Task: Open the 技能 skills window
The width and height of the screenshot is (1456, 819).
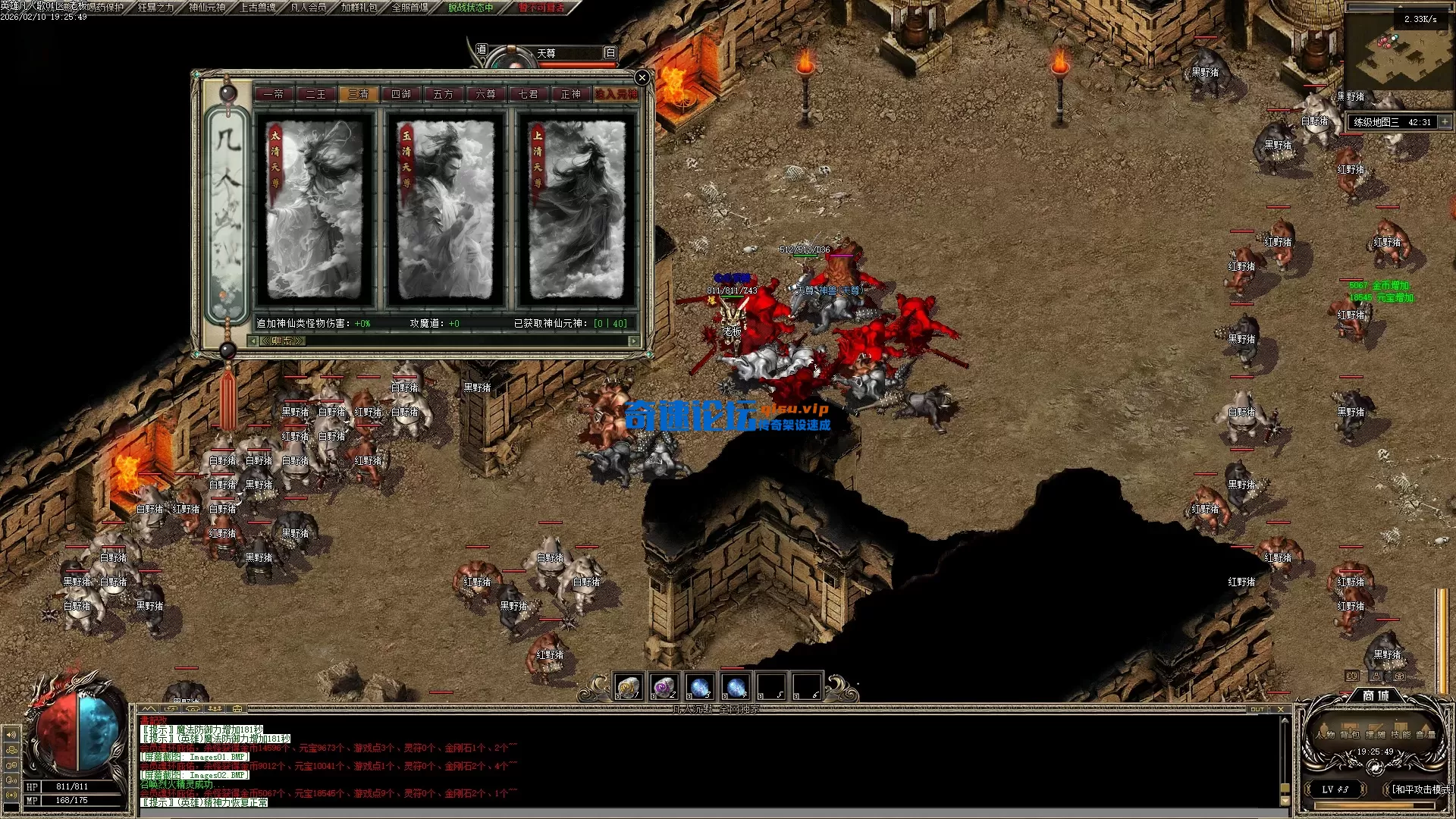Action: pyautogui.click(x=1401, y=734)
